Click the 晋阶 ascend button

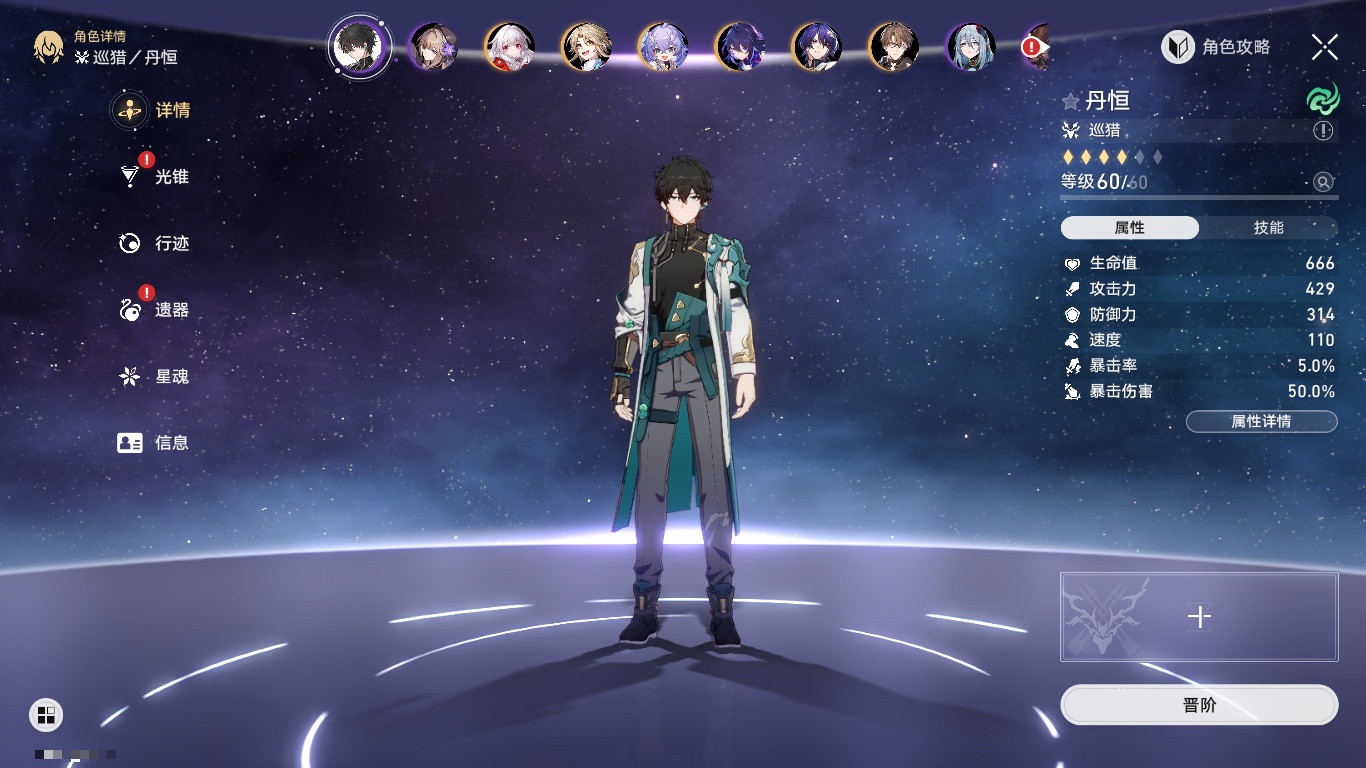[1198, 705]
